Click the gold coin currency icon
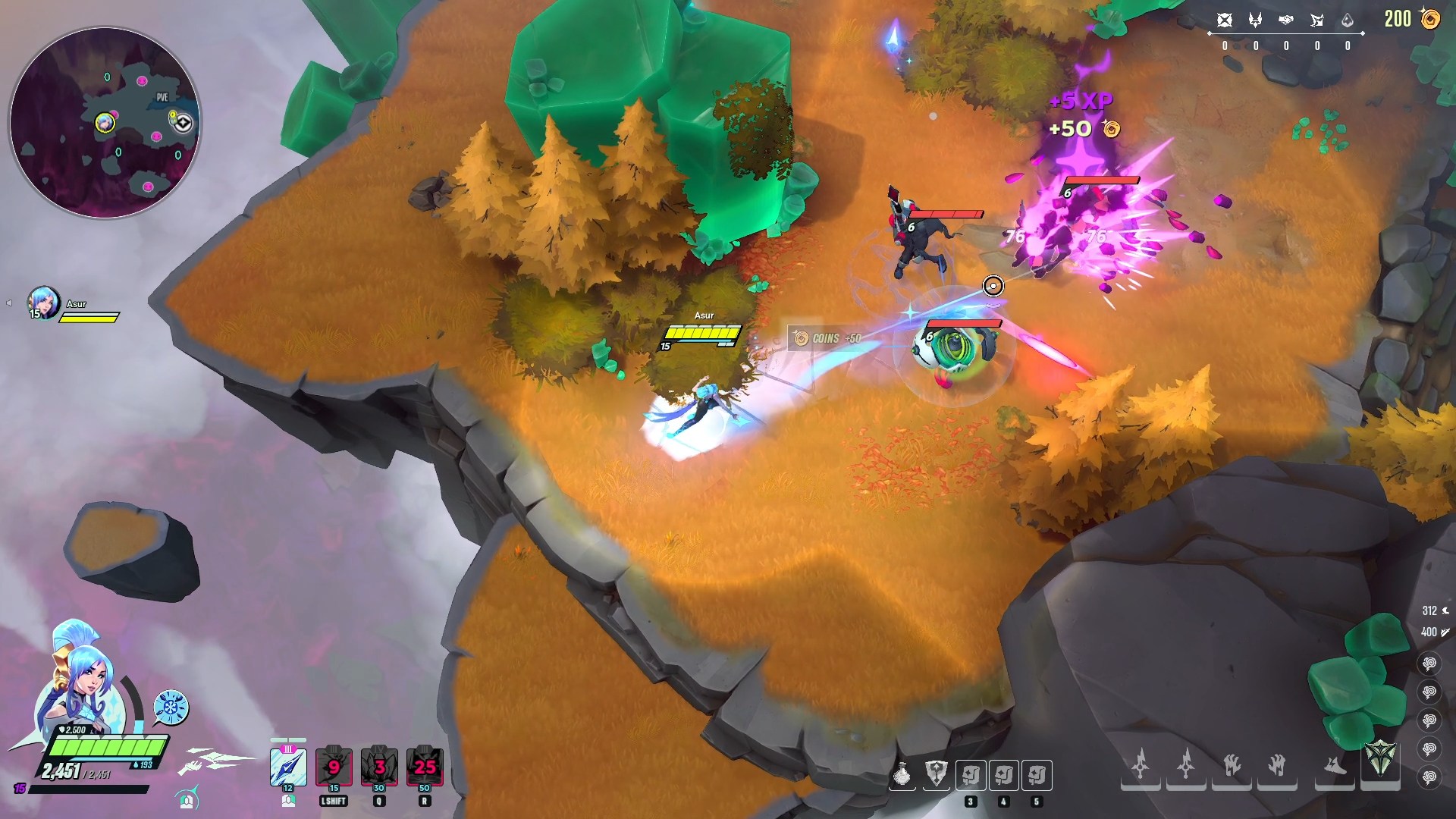The width and height of the screenshot is (1456, 819). pyautogui.click(x=1430, y=19)
